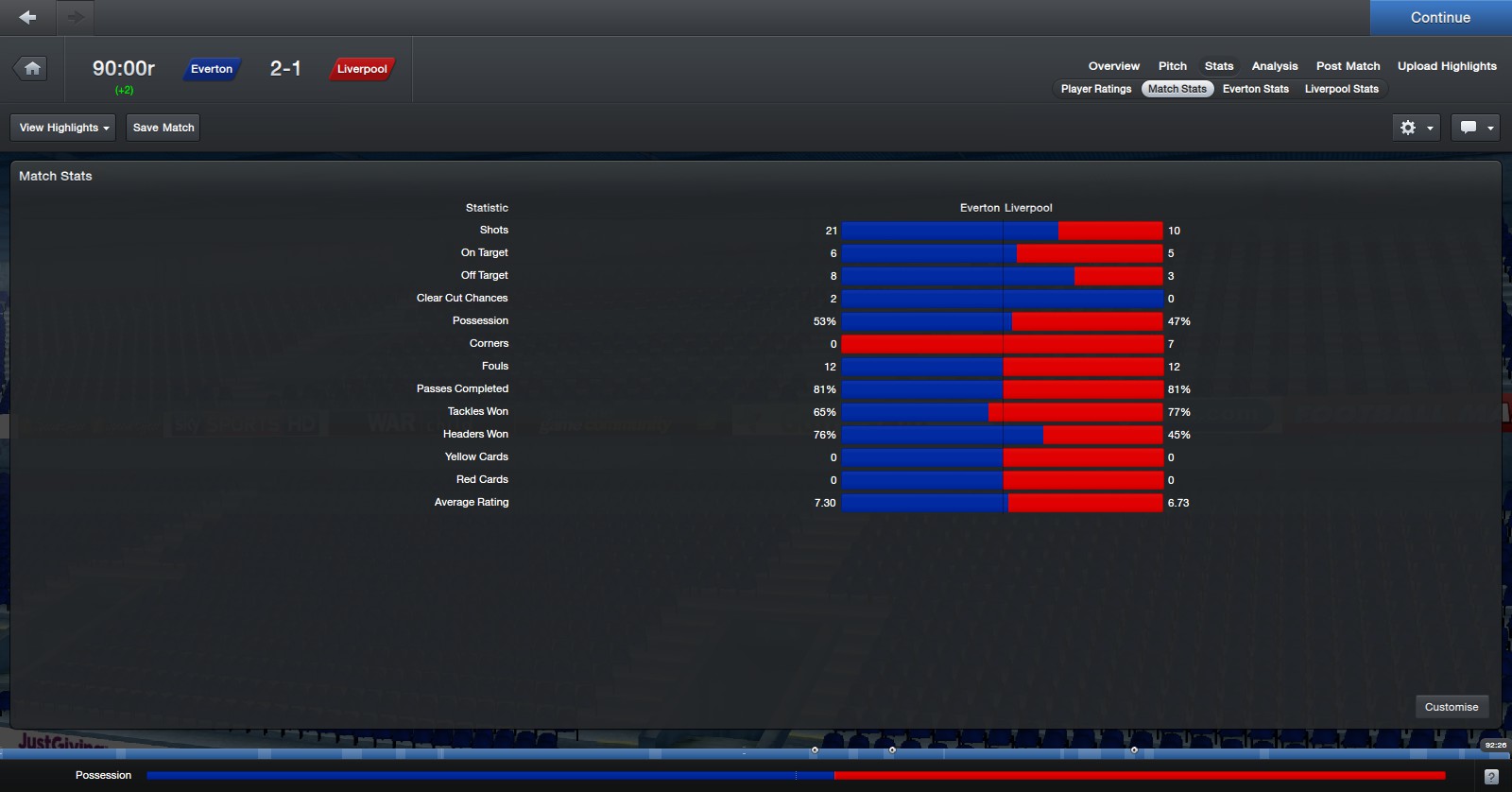View Player Ratings sub-tab
This screenshot has width=1512, height=792.
pyautogui.click(x=1095, y=89)
